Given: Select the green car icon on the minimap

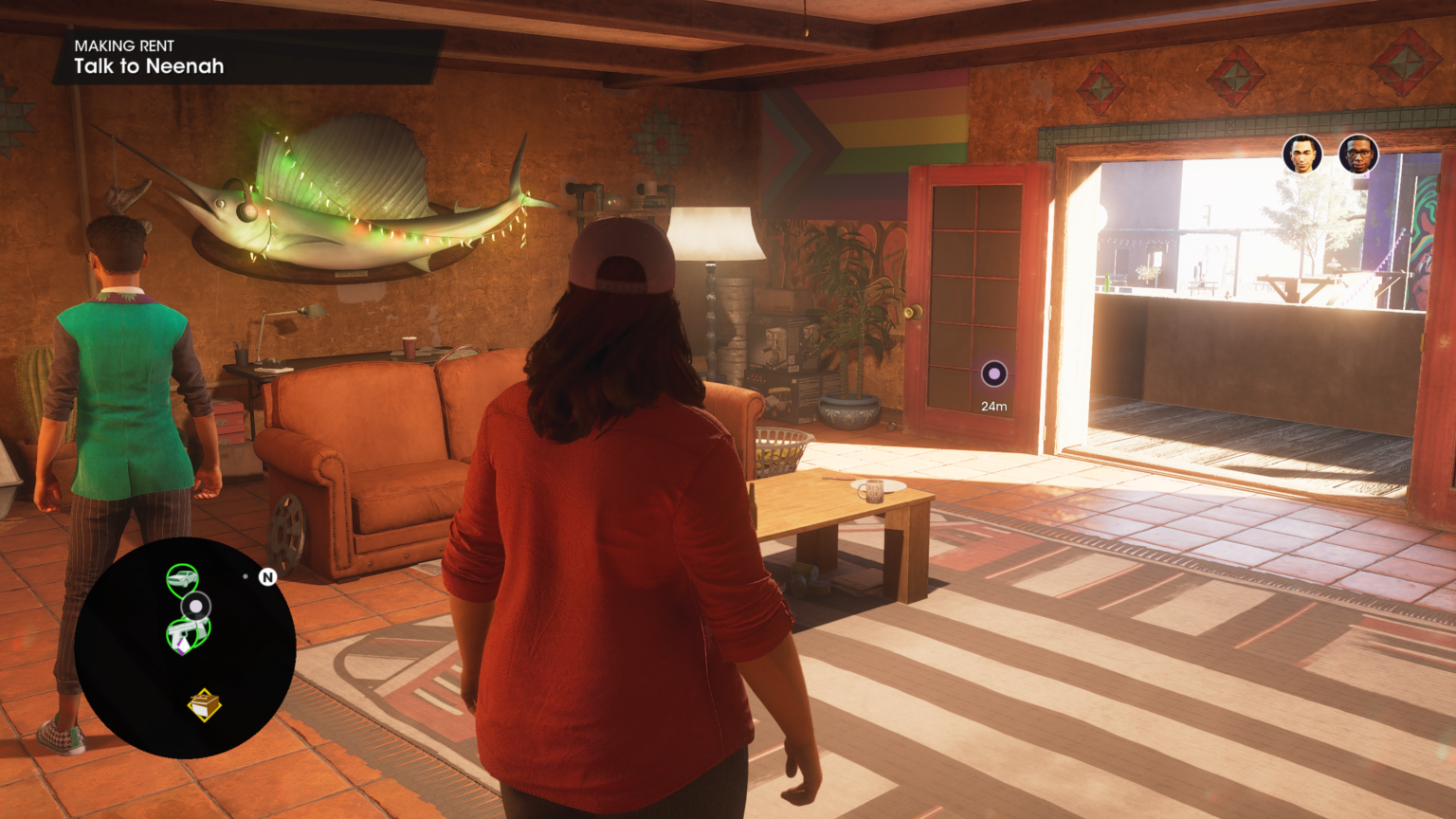Looking at the screenshot, I should (183, 577).
